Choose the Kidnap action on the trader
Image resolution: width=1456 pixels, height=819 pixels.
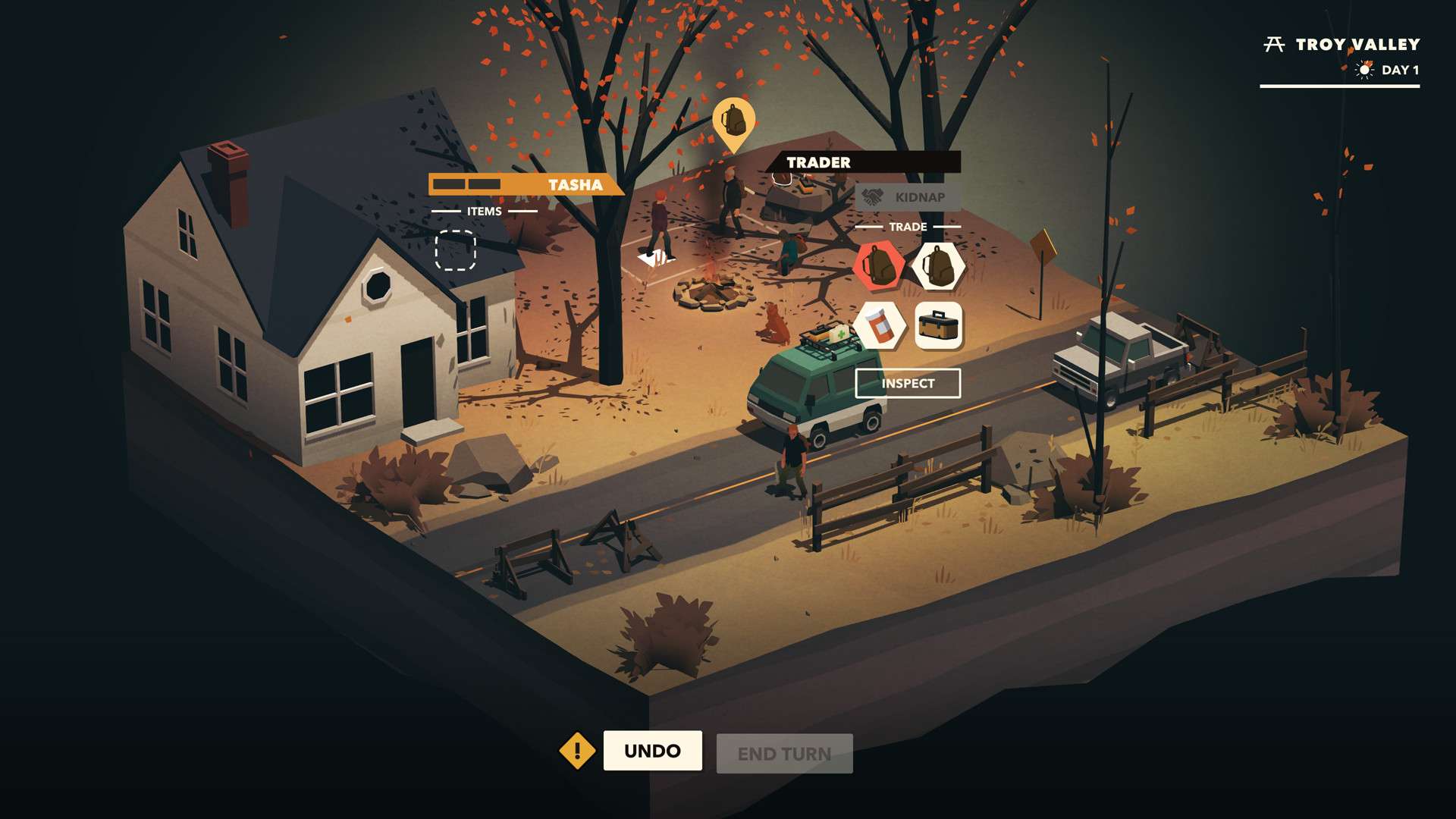pyautogui.click(x=908, y=197)
